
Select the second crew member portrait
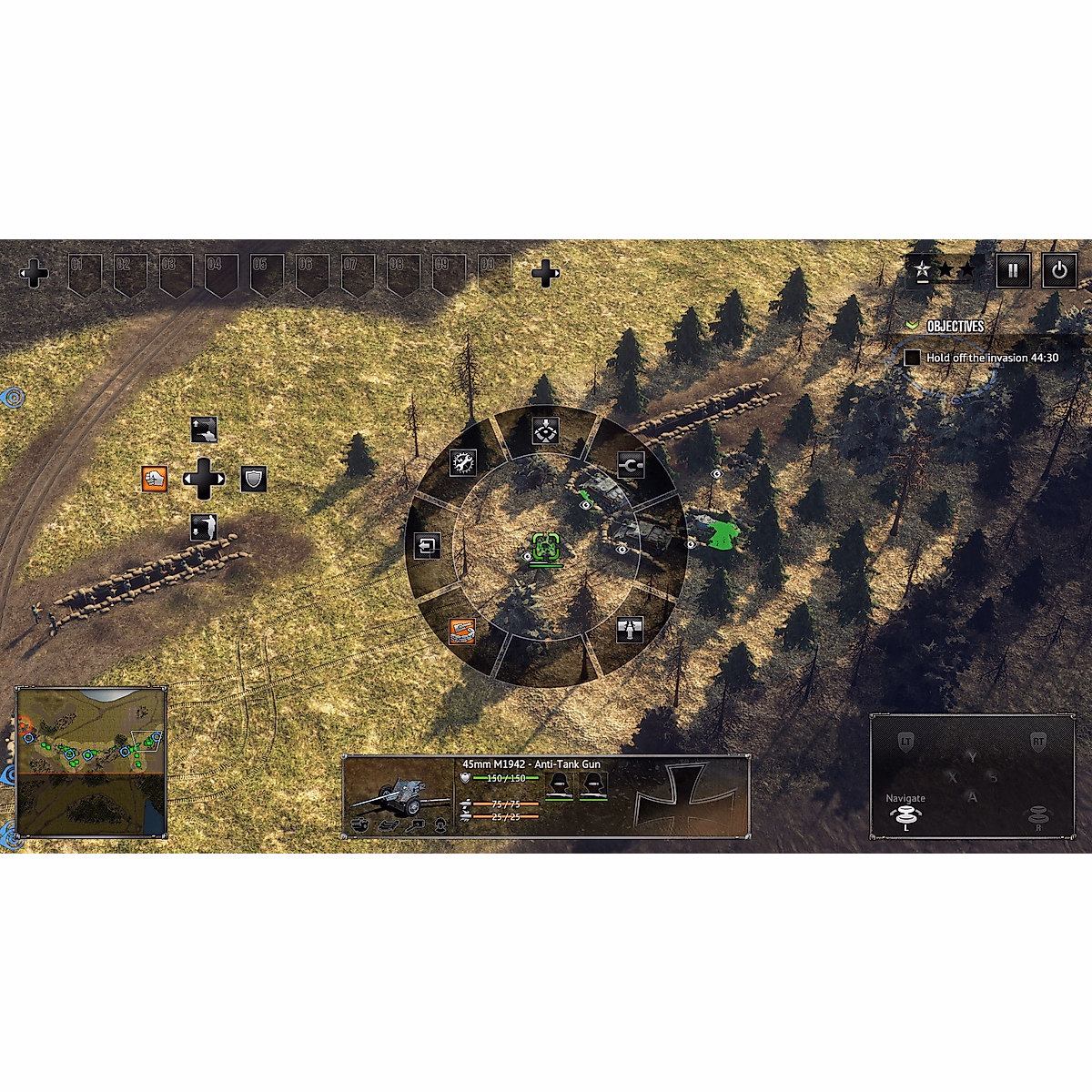click(593, 786)
